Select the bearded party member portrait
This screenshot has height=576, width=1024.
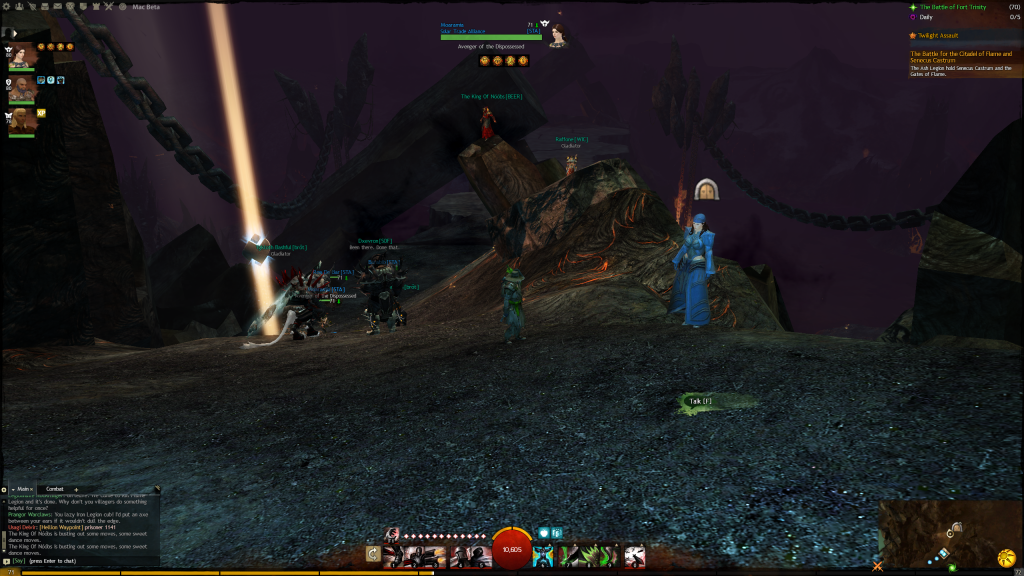click(x=22, y=89)
